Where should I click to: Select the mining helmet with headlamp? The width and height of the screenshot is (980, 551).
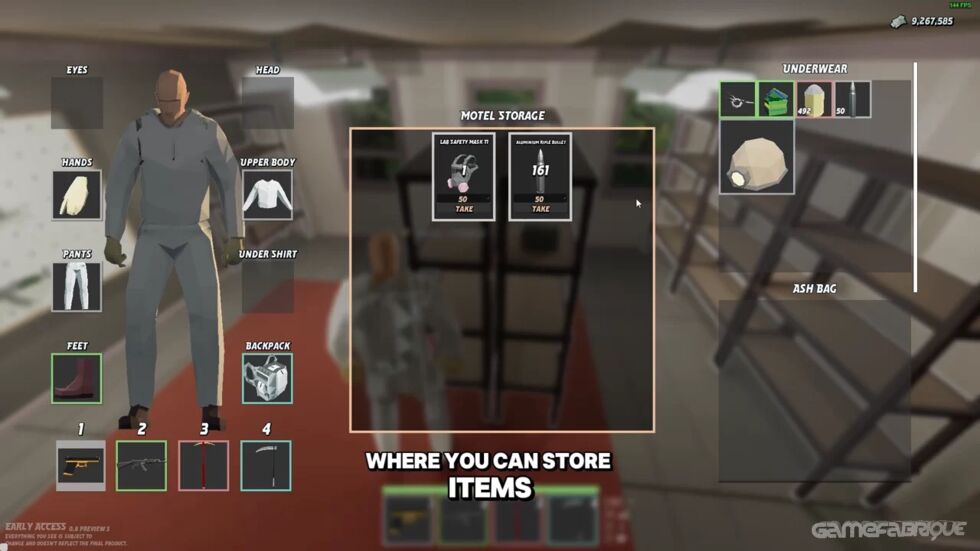[757, 156]
